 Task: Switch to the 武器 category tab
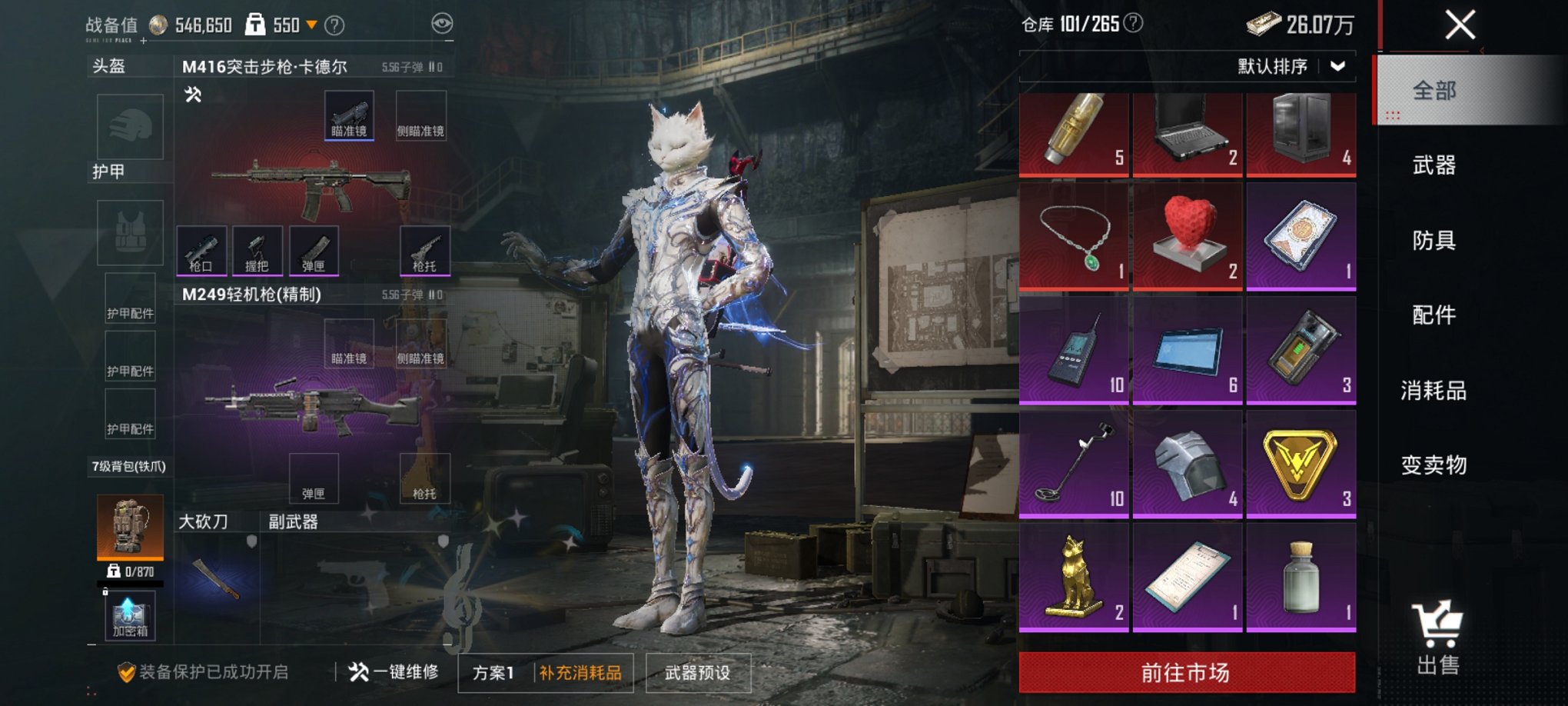1434,165
